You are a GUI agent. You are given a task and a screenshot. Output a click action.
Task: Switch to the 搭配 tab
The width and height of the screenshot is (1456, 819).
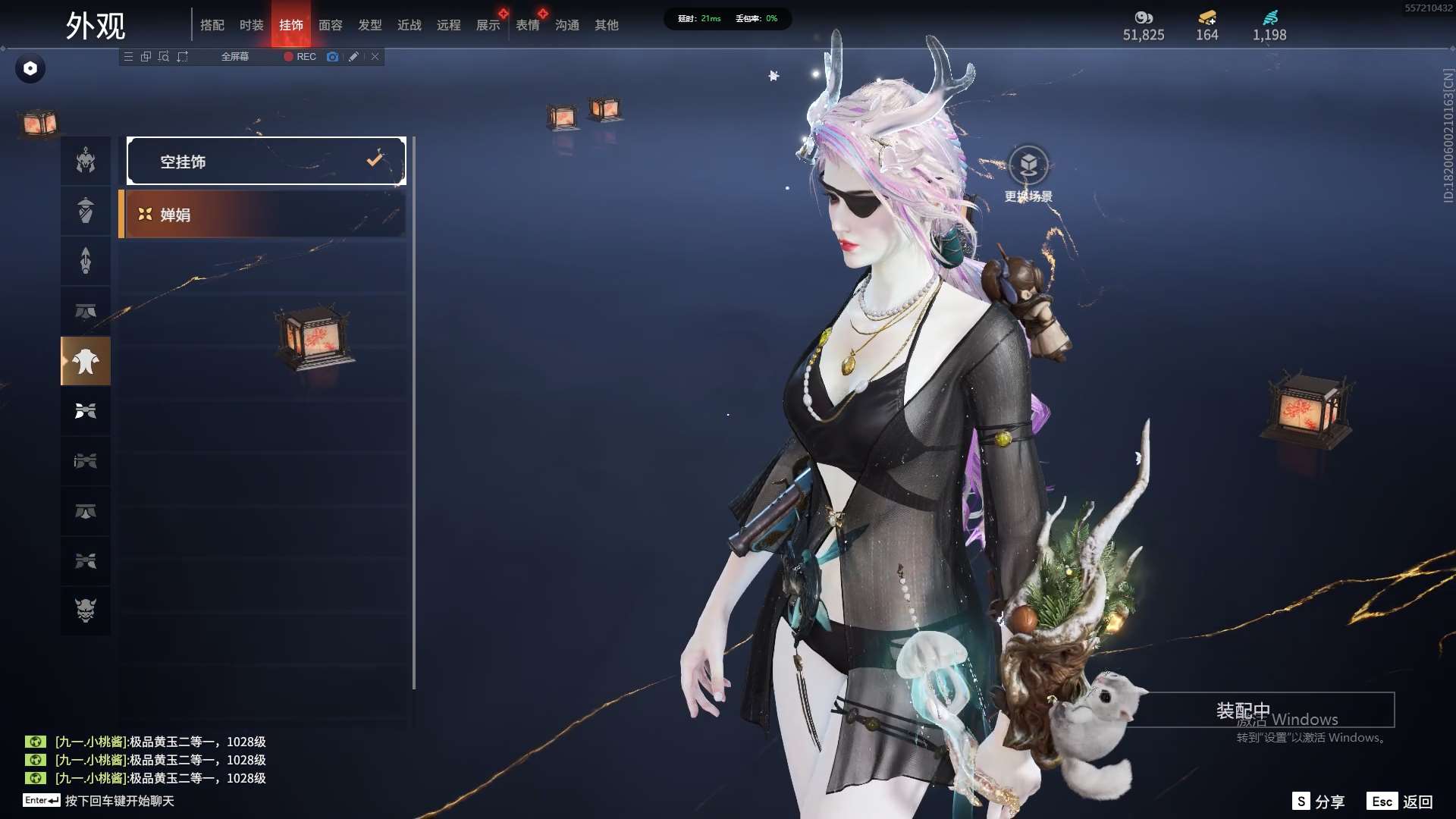click(x=212, y=25)
